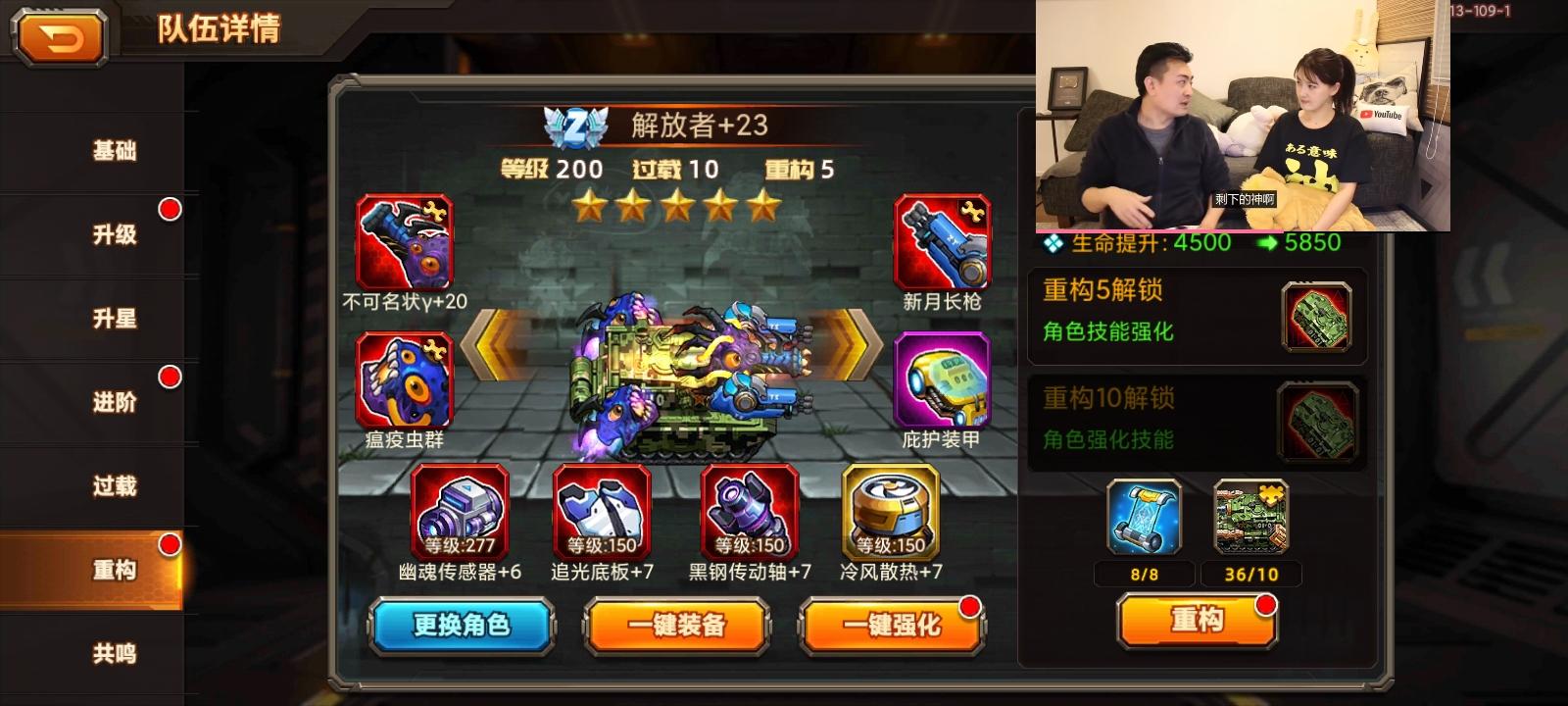The height and width of the screenshot is (706, 1568).
Task: Select the 不可名状γ+20 weapon icon
Action: pyautogui.click(x=405, y=240)
